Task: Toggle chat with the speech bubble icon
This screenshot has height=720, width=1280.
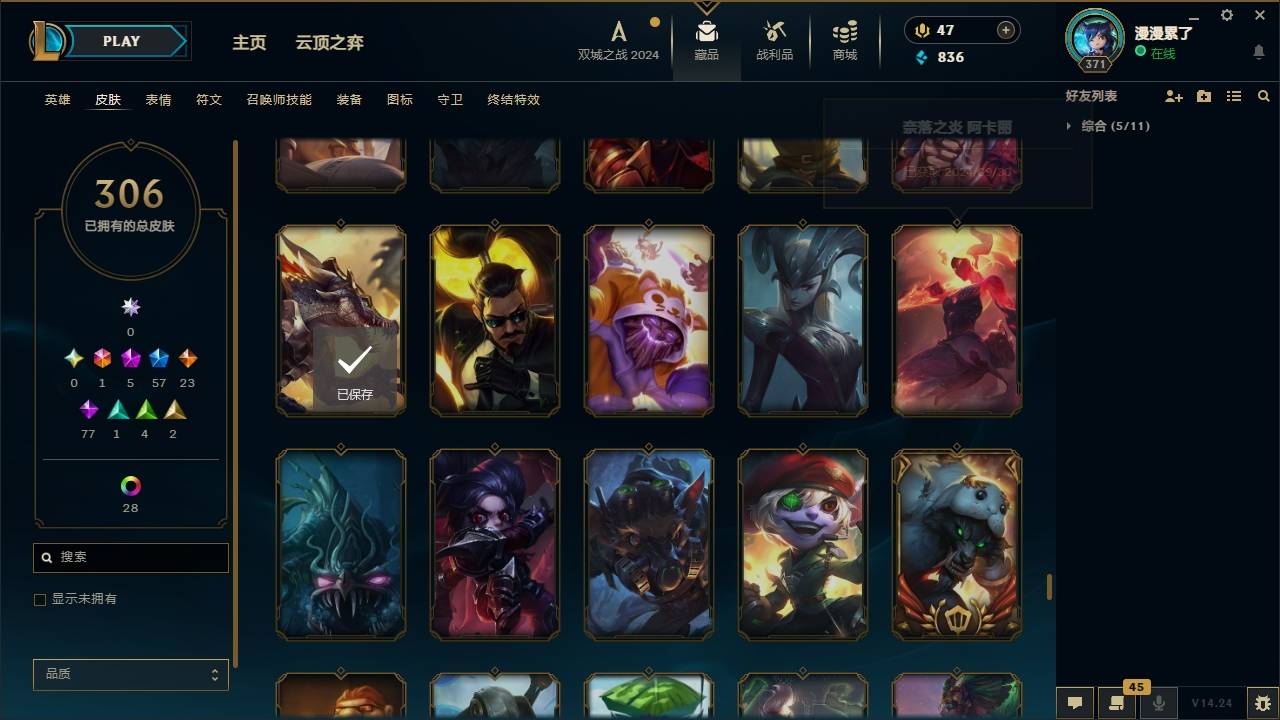Action: tap(1075, 703)
